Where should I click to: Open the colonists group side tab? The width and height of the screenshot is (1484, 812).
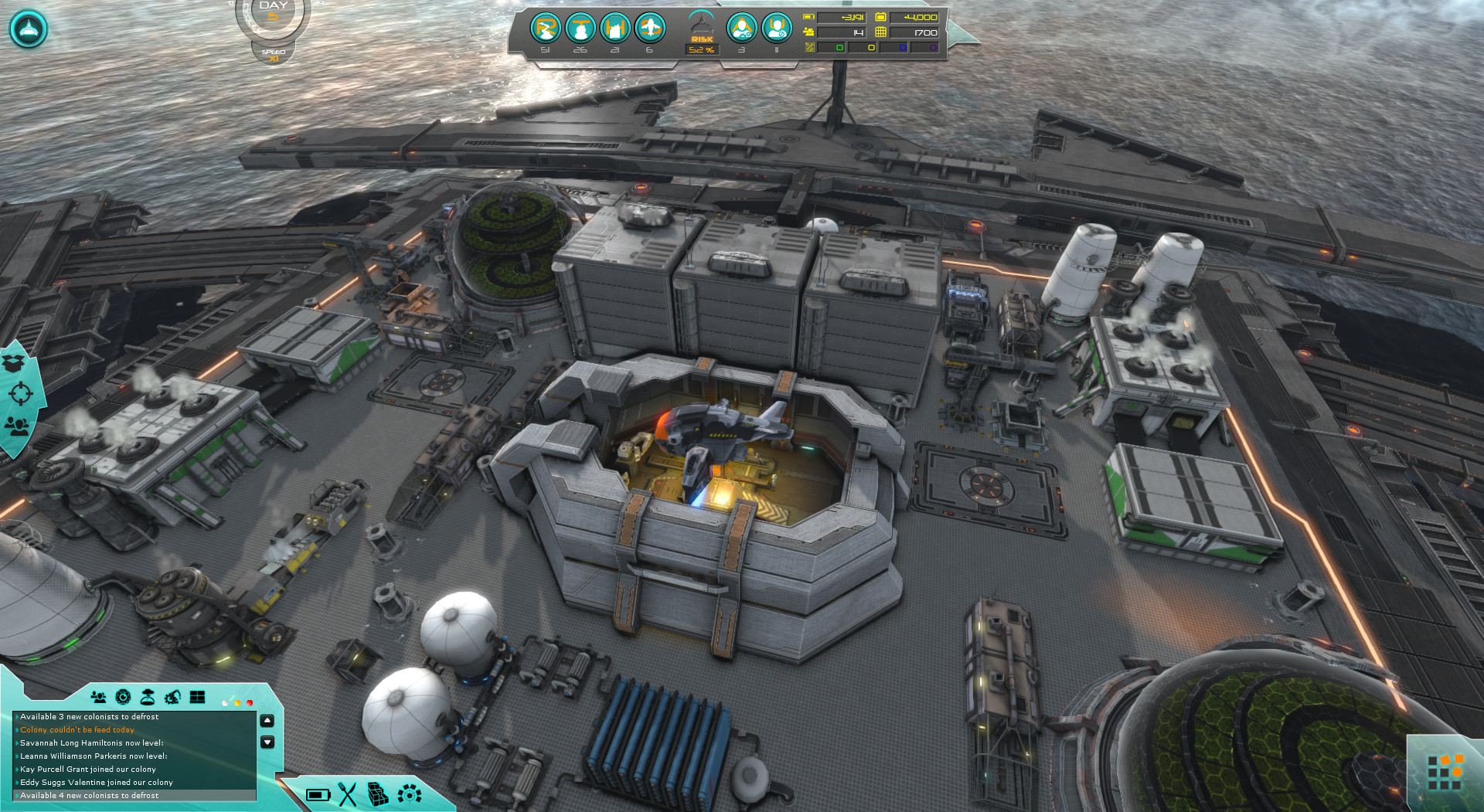[x=17, y=426]
